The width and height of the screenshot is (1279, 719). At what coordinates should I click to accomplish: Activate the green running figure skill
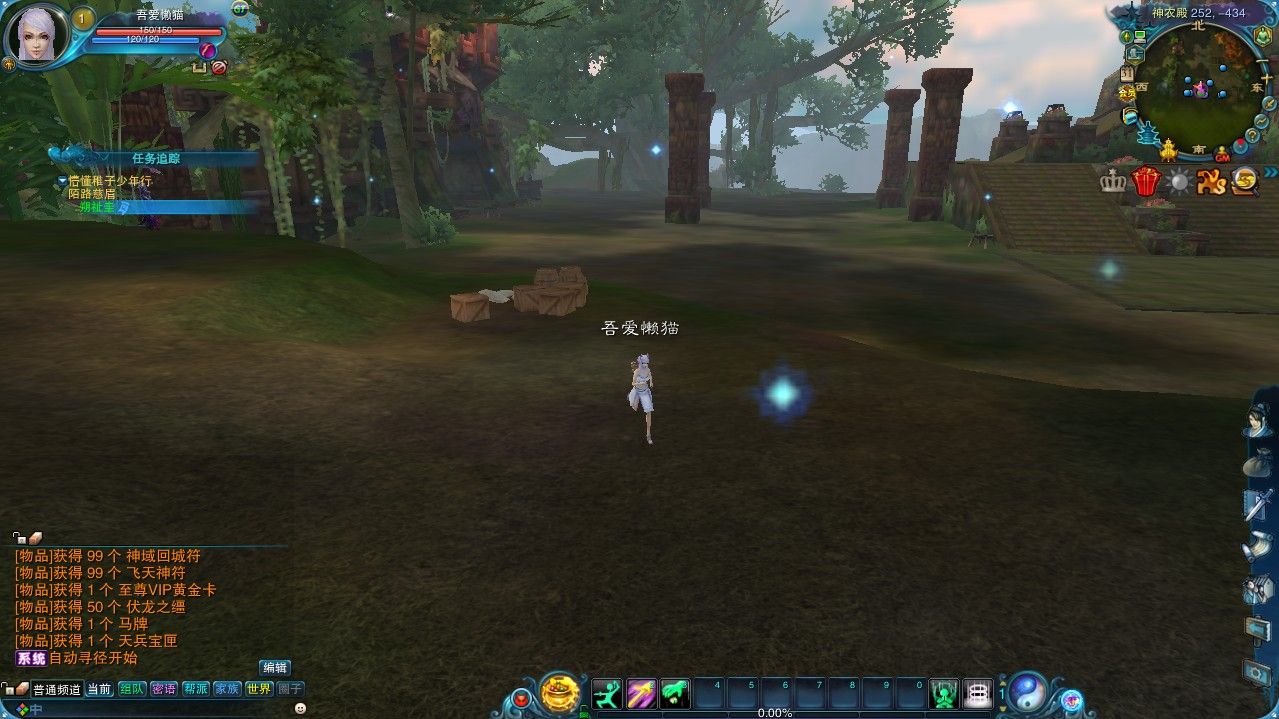607,693
